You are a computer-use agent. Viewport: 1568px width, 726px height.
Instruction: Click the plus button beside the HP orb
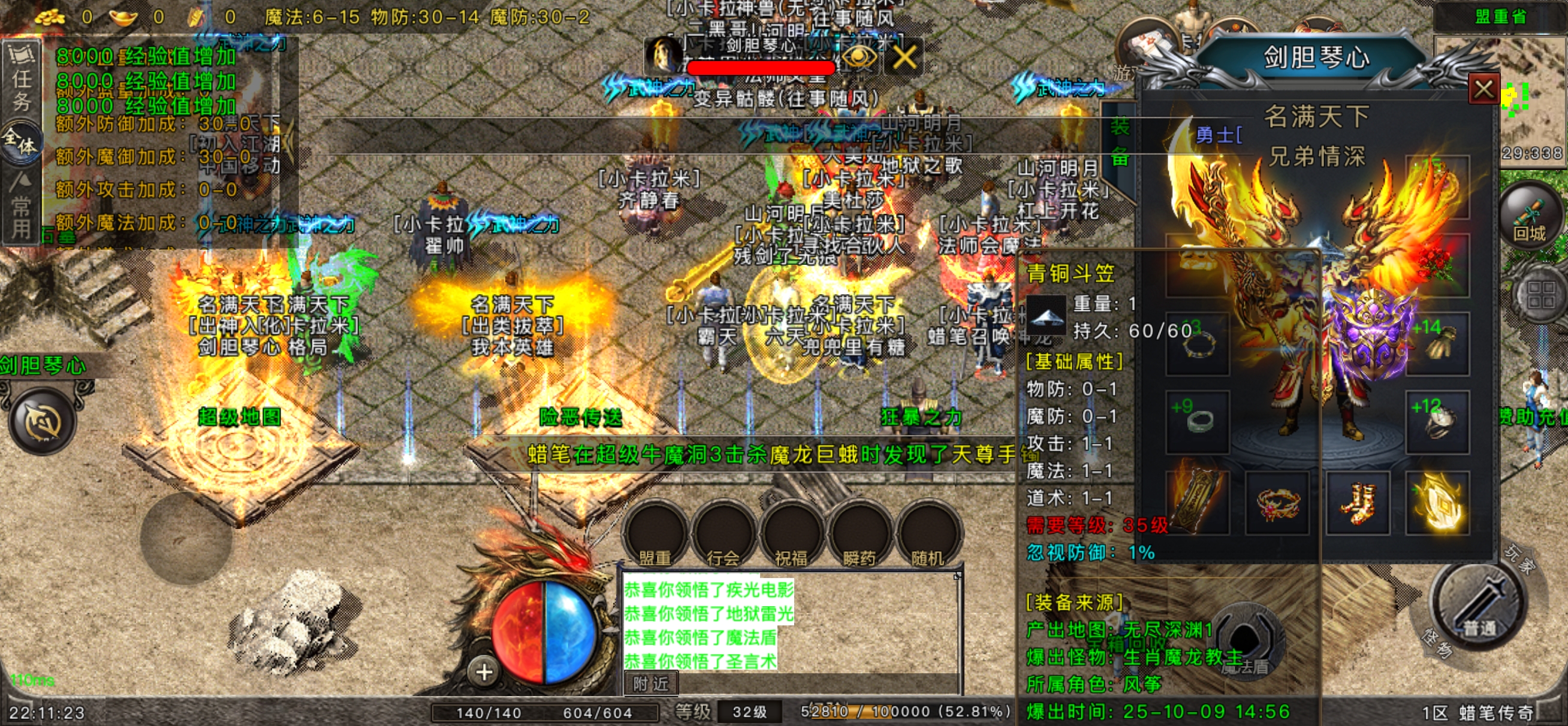coord(484,672)
